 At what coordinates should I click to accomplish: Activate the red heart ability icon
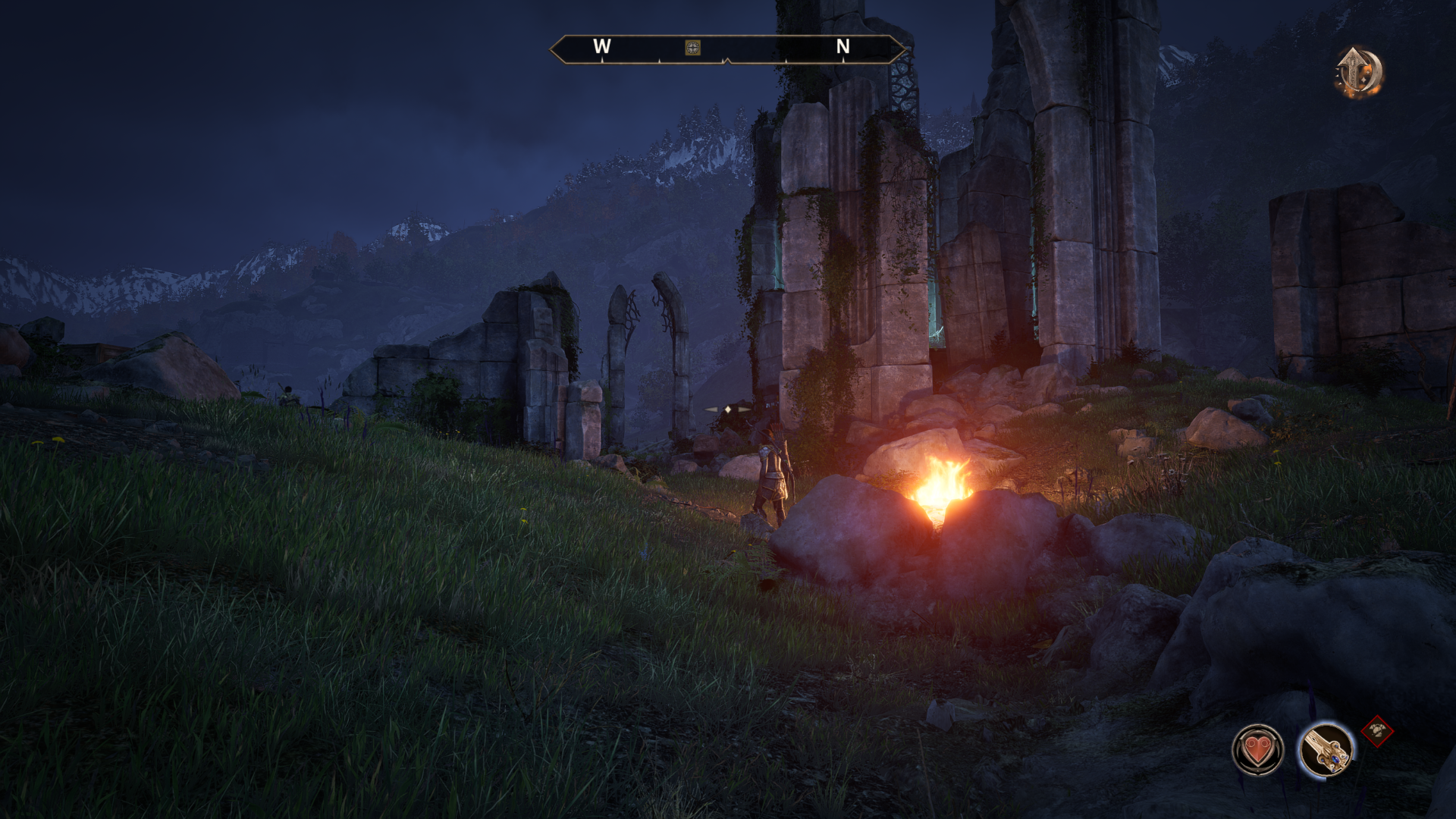tap(1257, 750)
